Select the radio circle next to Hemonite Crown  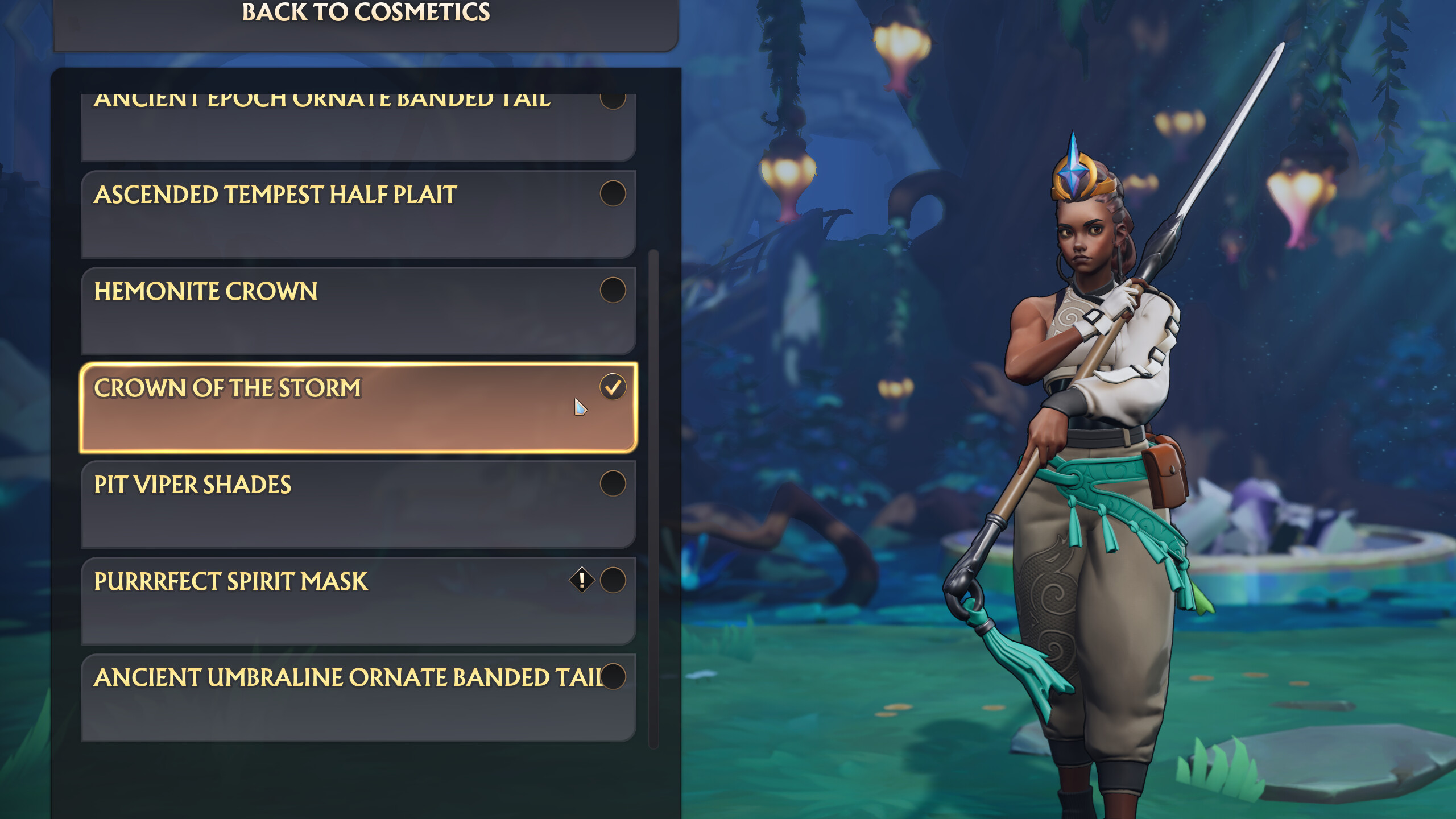[613, 289]
